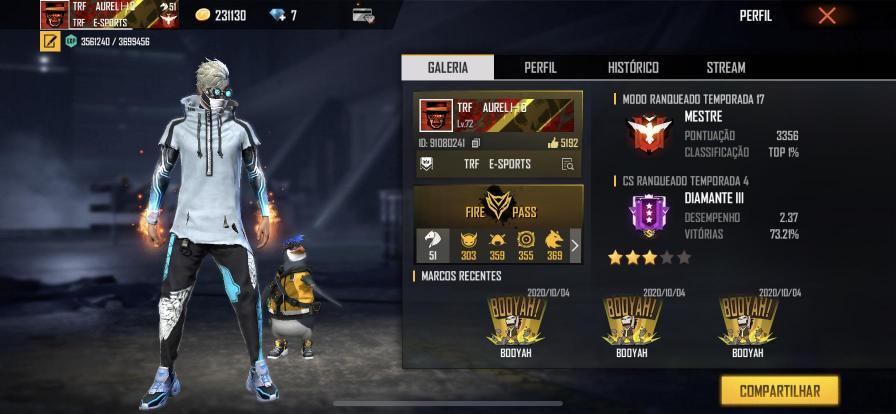Open the TRF E-Sports guild details icon
Viewport: 896px width, 414px height.
coord(567,164)
